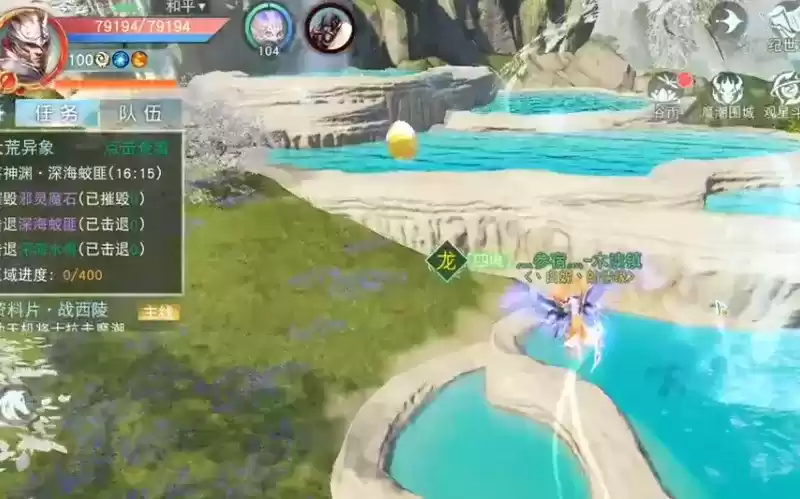Open the 谷雨 event icon with red dot
The height and width of the screenshot is (499, 800).
pyautogui.click(x=667, y=95)
